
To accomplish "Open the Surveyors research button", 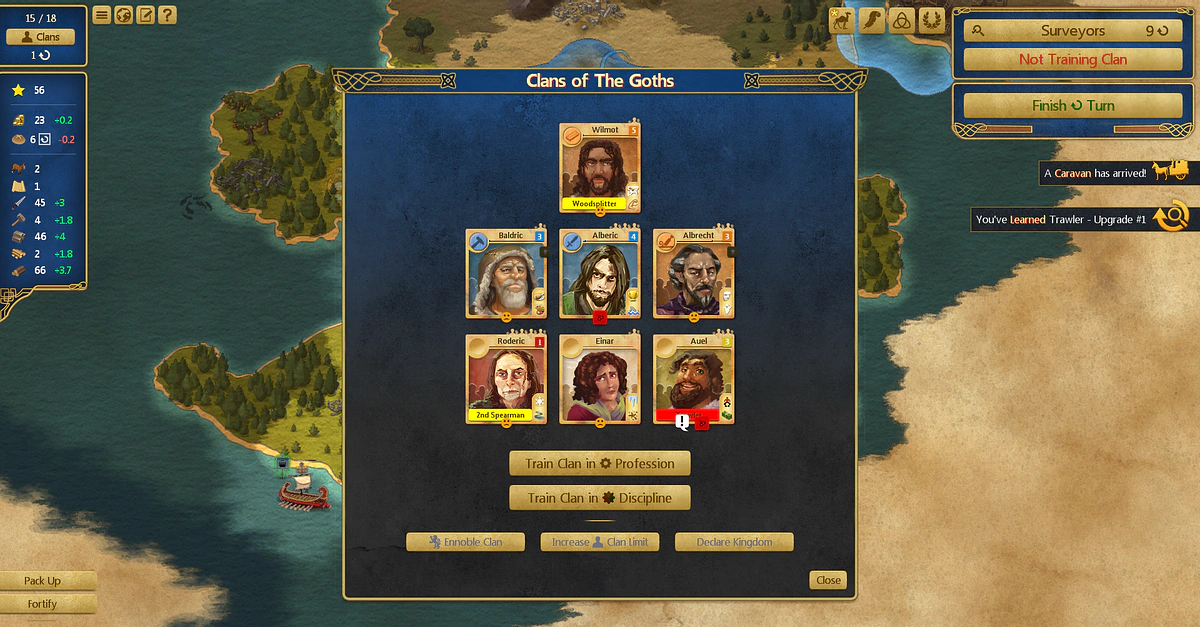I will point(1073,31).
